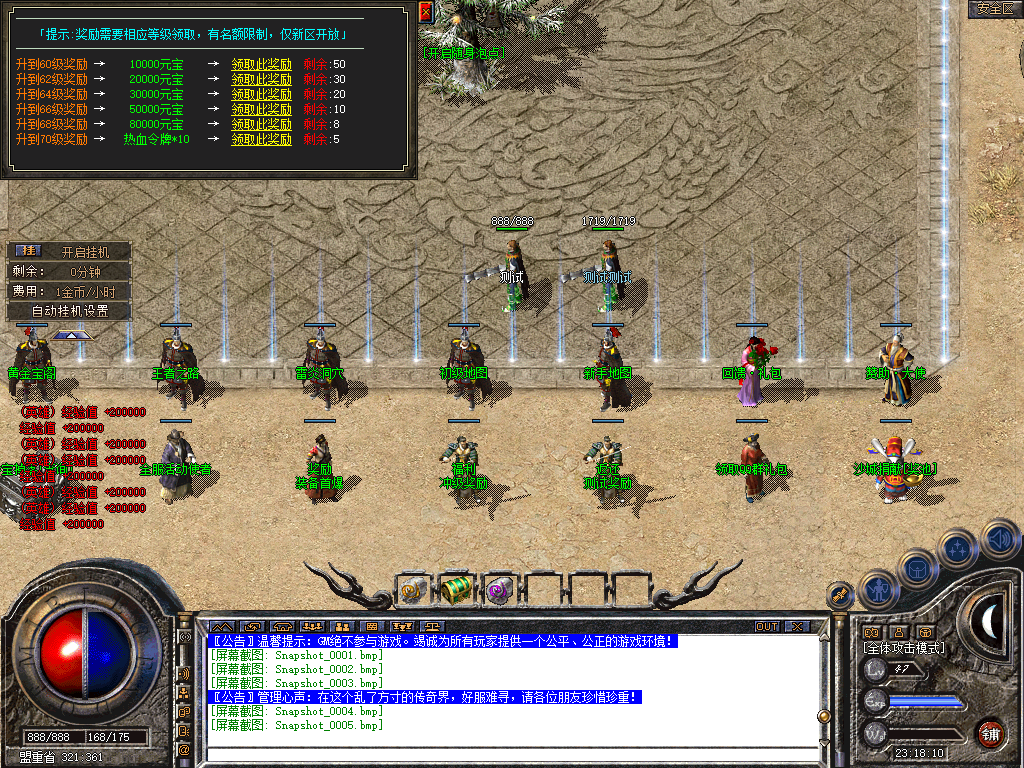This screenshot has height=768, width=1024.
Task: Claim the level 60 reward of 10000元宝
Action: point(262,64)
